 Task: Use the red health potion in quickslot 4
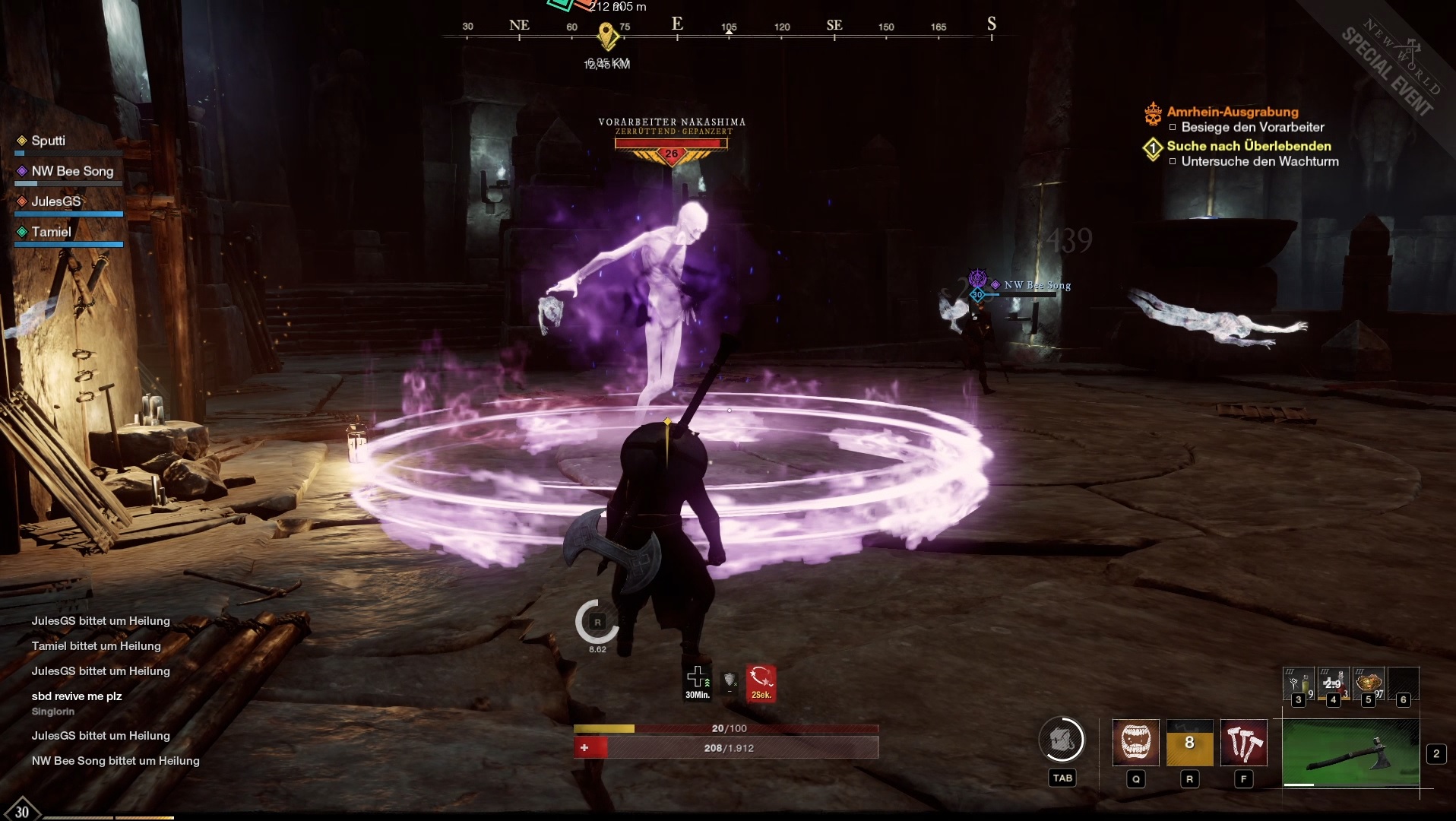pyautogui.click(x=1333, y=684)
